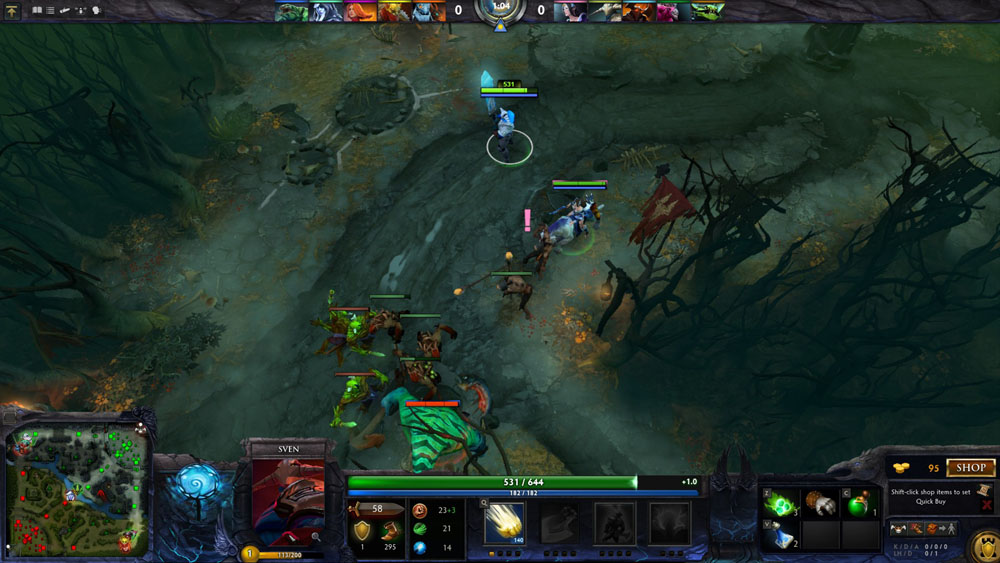Activate the Storm Hammer ability
Viewport: 1000px width, 563px height.
[x=504, y=522]
